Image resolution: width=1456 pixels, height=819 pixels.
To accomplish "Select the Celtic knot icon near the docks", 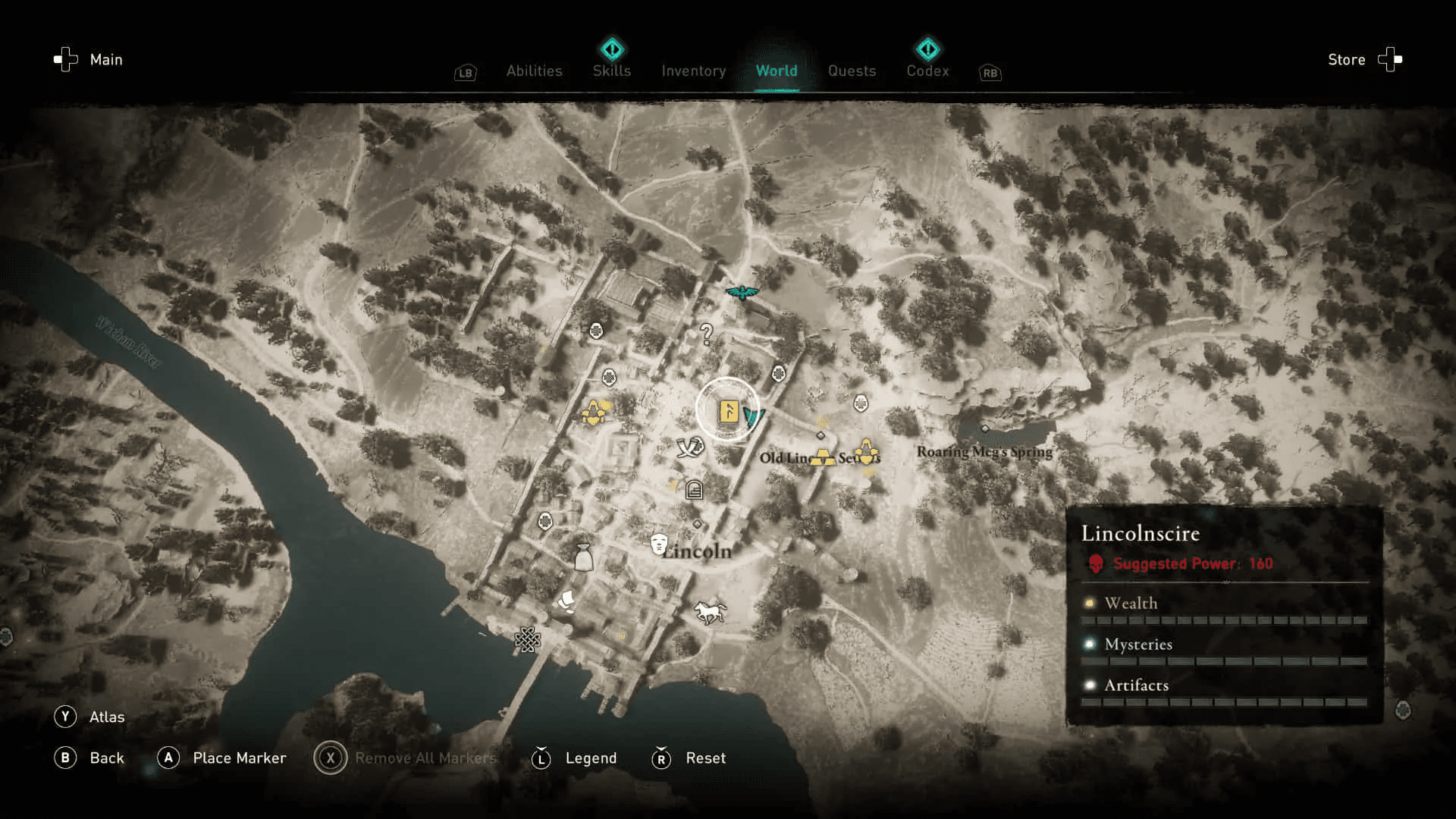I will [x=528, y=639].
